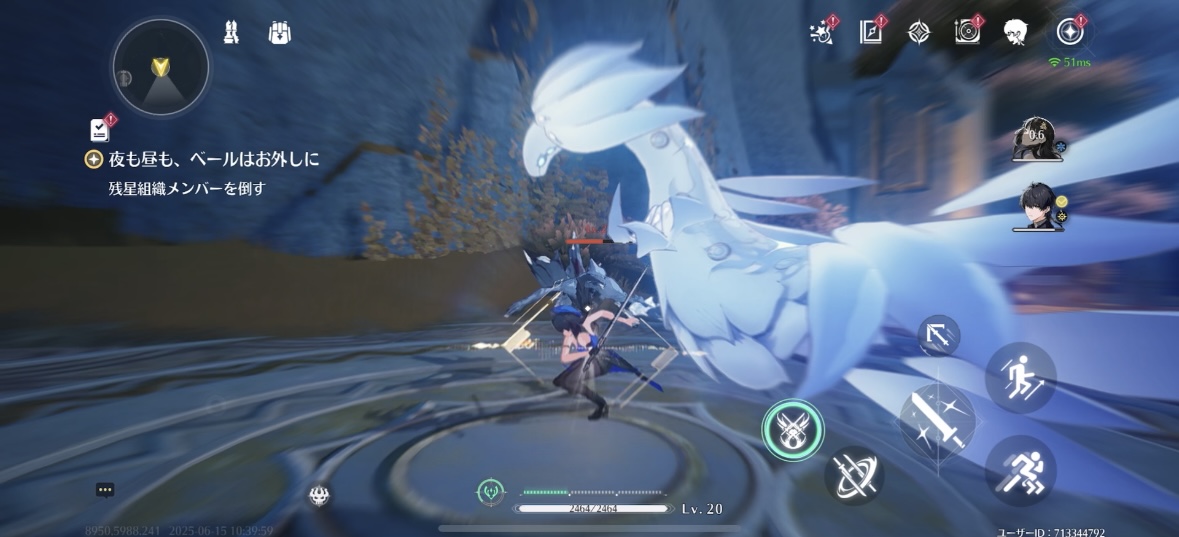Use the crossed swords resonance skill
Image resolution: width=1179 pixels, height=537 pixels.
853,475
